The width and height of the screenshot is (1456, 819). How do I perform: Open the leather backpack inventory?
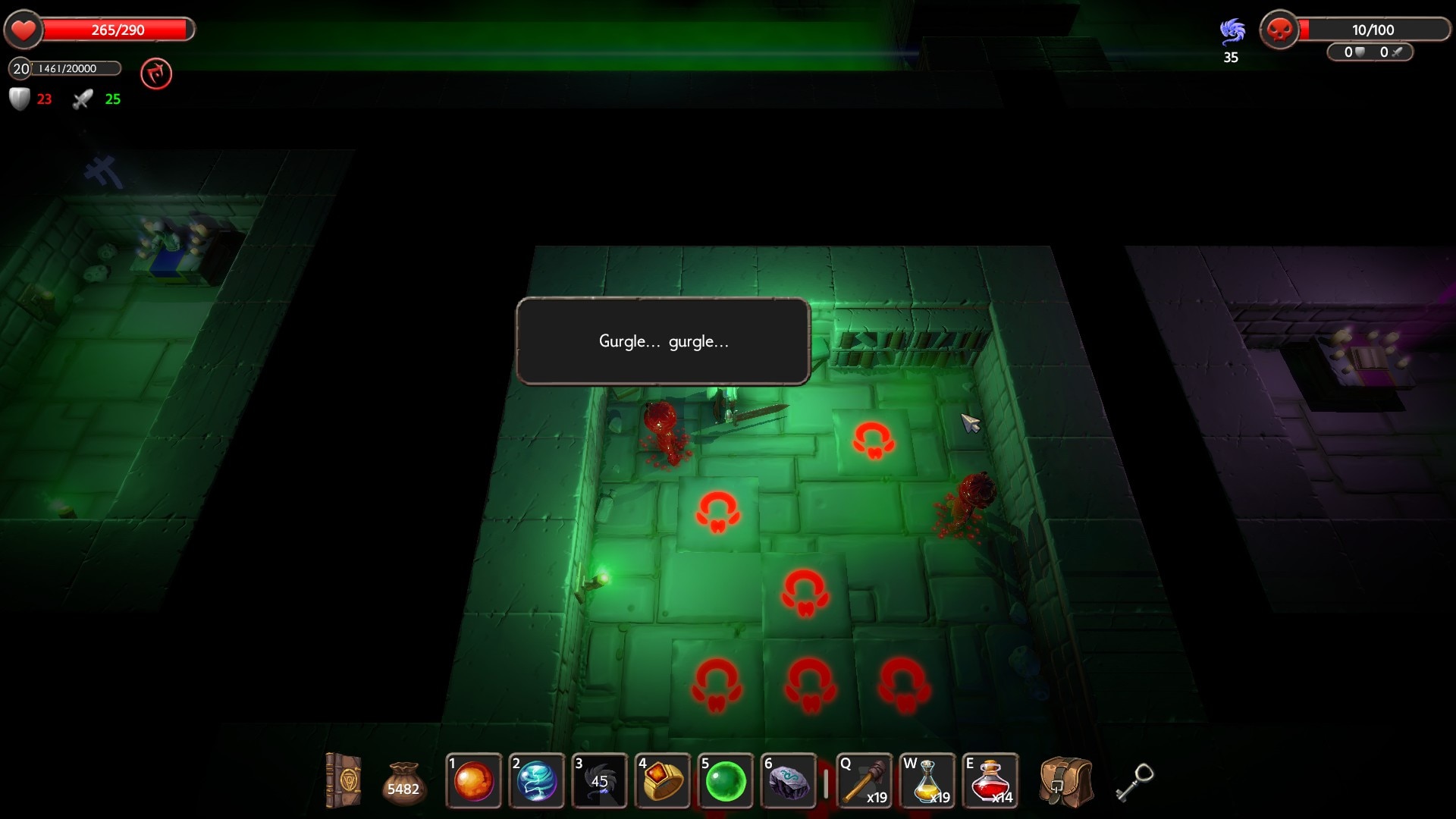[x=1065, y=782]
